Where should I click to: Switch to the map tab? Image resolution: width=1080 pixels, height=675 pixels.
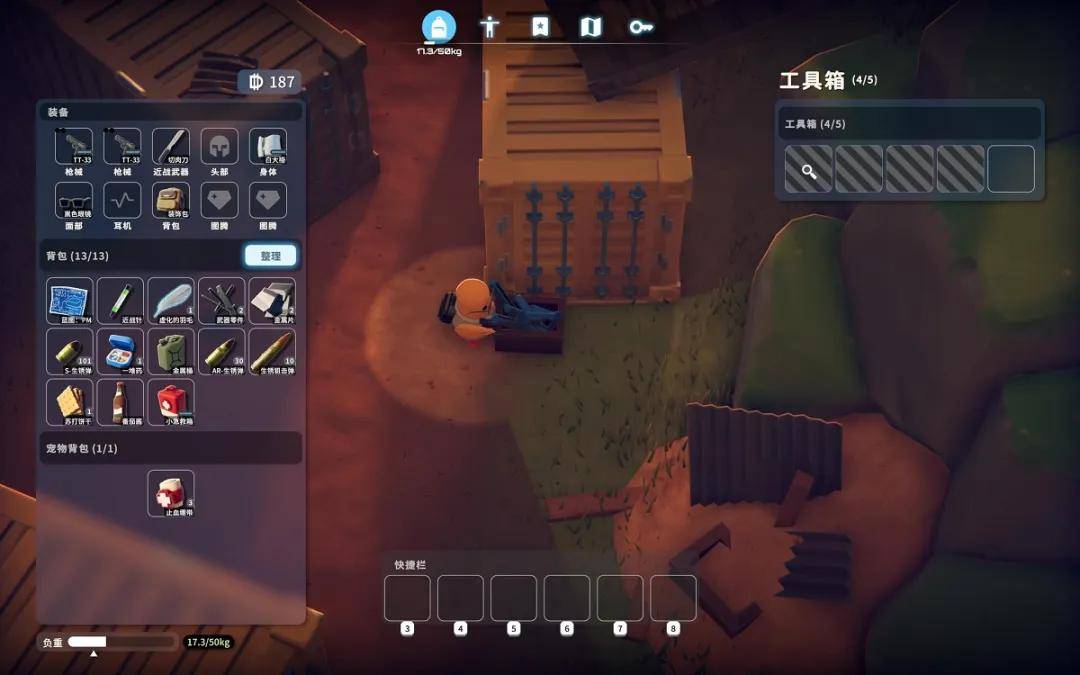click(x=591, y=27)
